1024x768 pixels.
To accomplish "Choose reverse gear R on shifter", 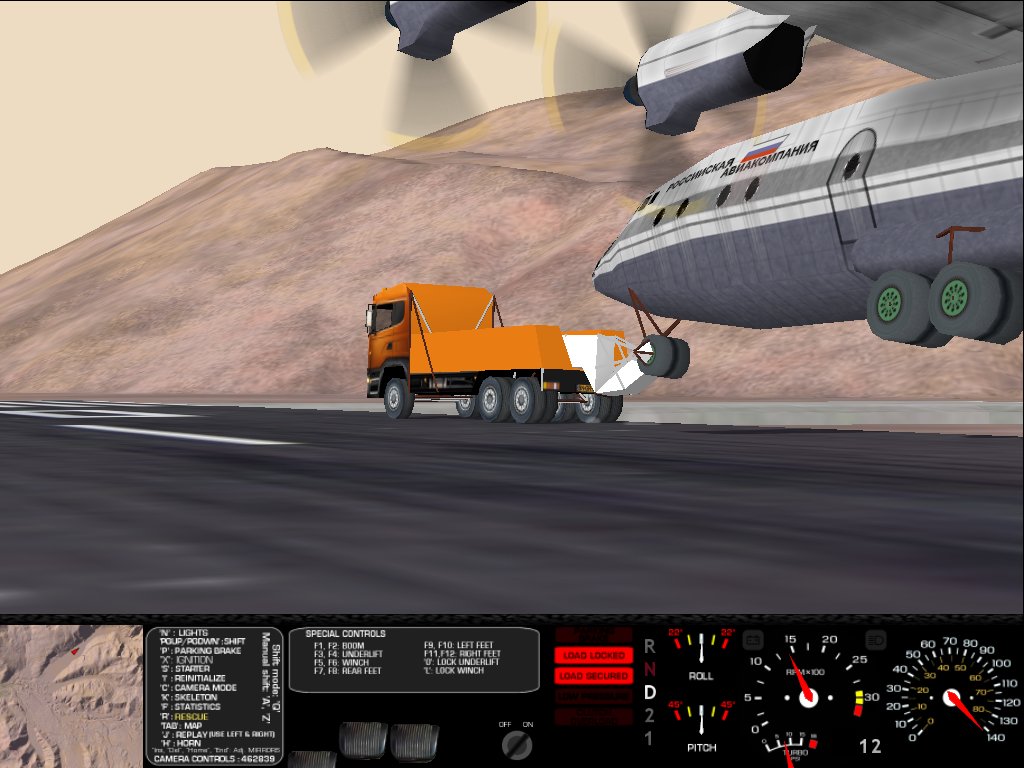I will [649, 646].
